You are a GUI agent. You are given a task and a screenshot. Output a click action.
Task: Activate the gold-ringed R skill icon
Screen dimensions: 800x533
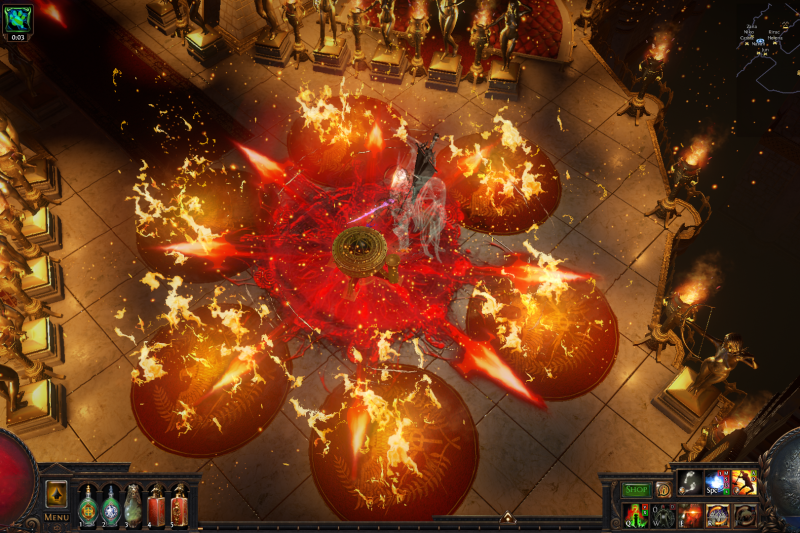click(717, 515)
